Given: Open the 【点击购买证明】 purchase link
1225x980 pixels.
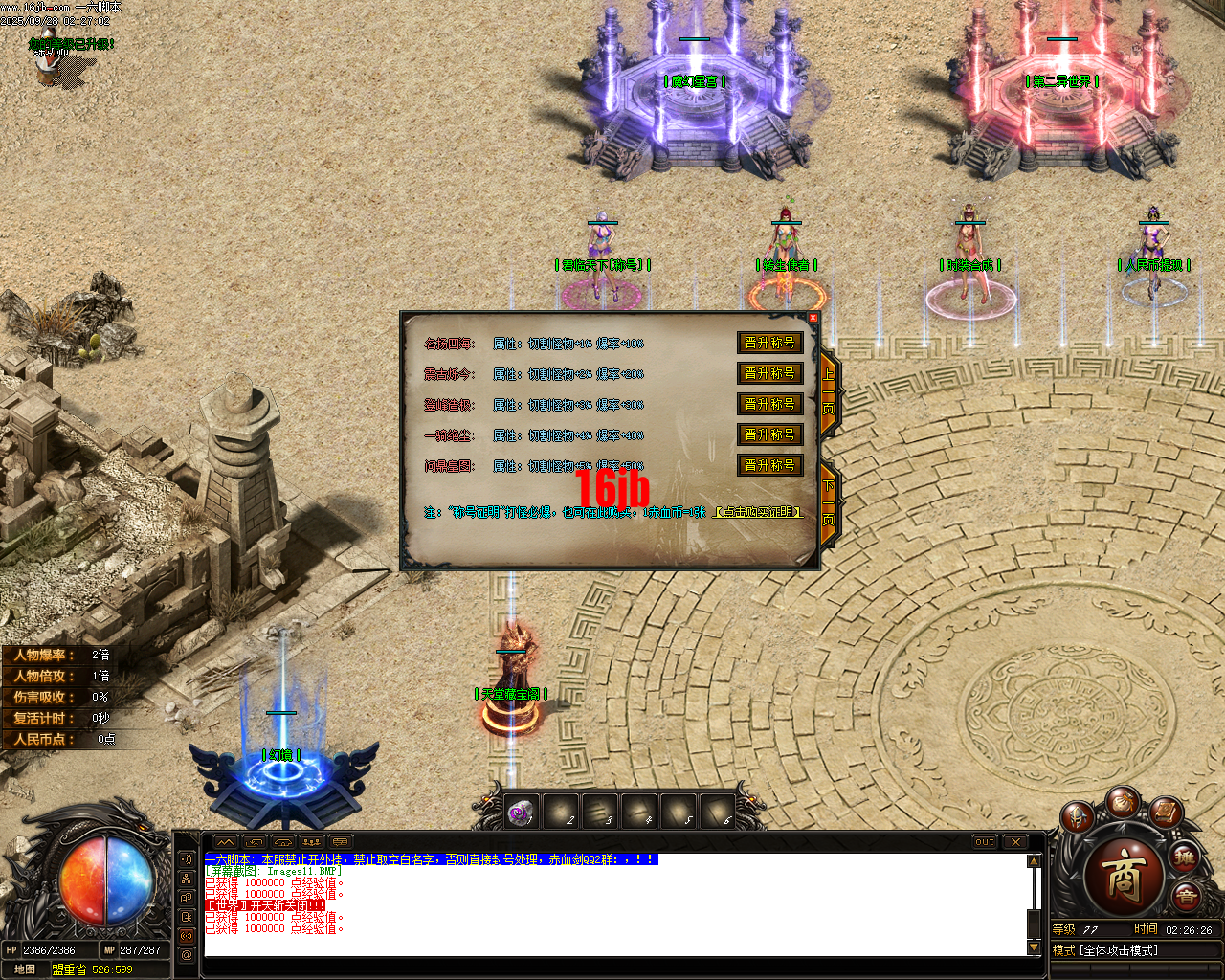Looking at the screenshot, I should tap(761, 513).
